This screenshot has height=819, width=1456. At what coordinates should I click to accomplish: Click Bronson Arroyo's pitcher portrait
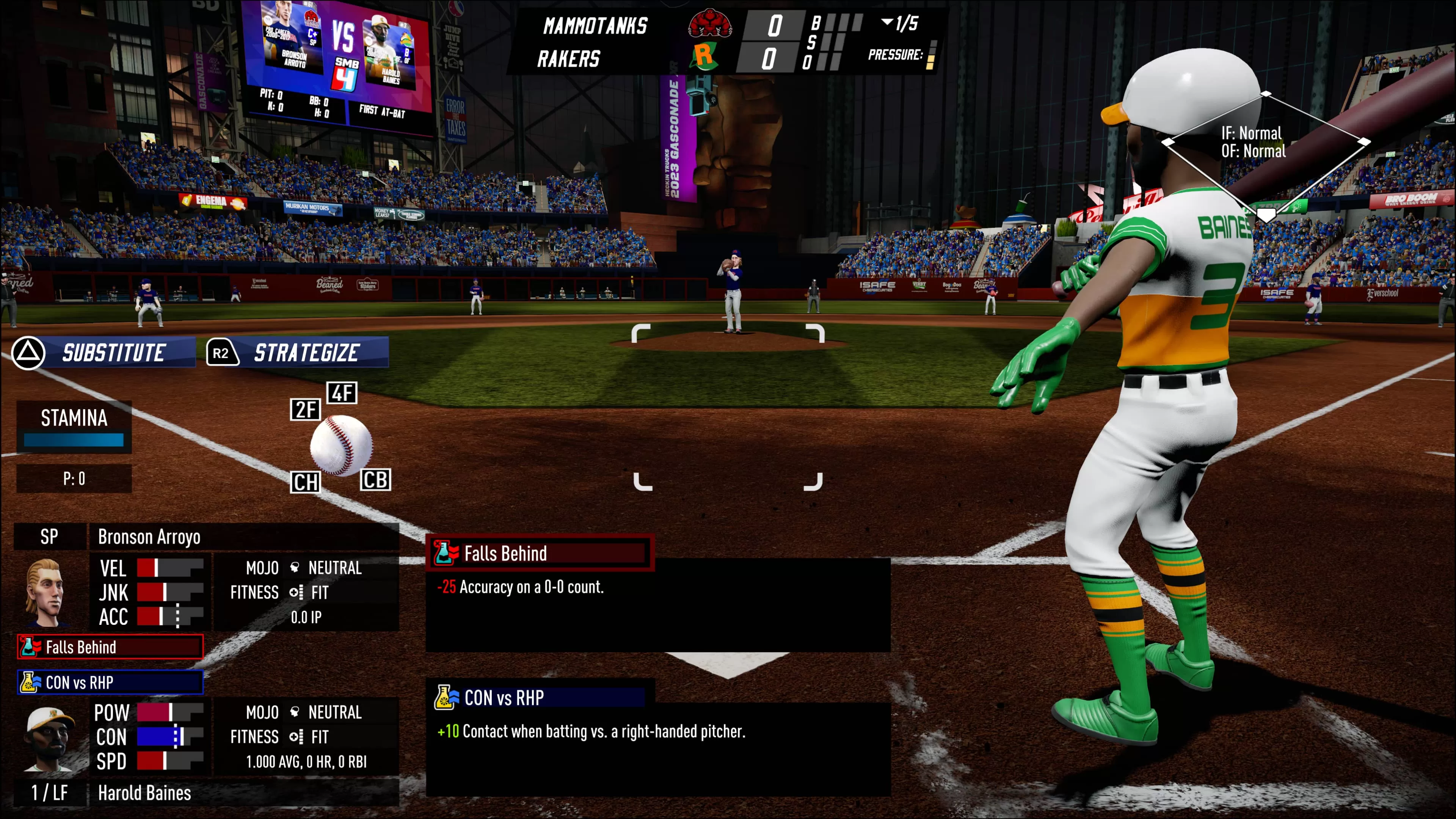coord(45,592)
